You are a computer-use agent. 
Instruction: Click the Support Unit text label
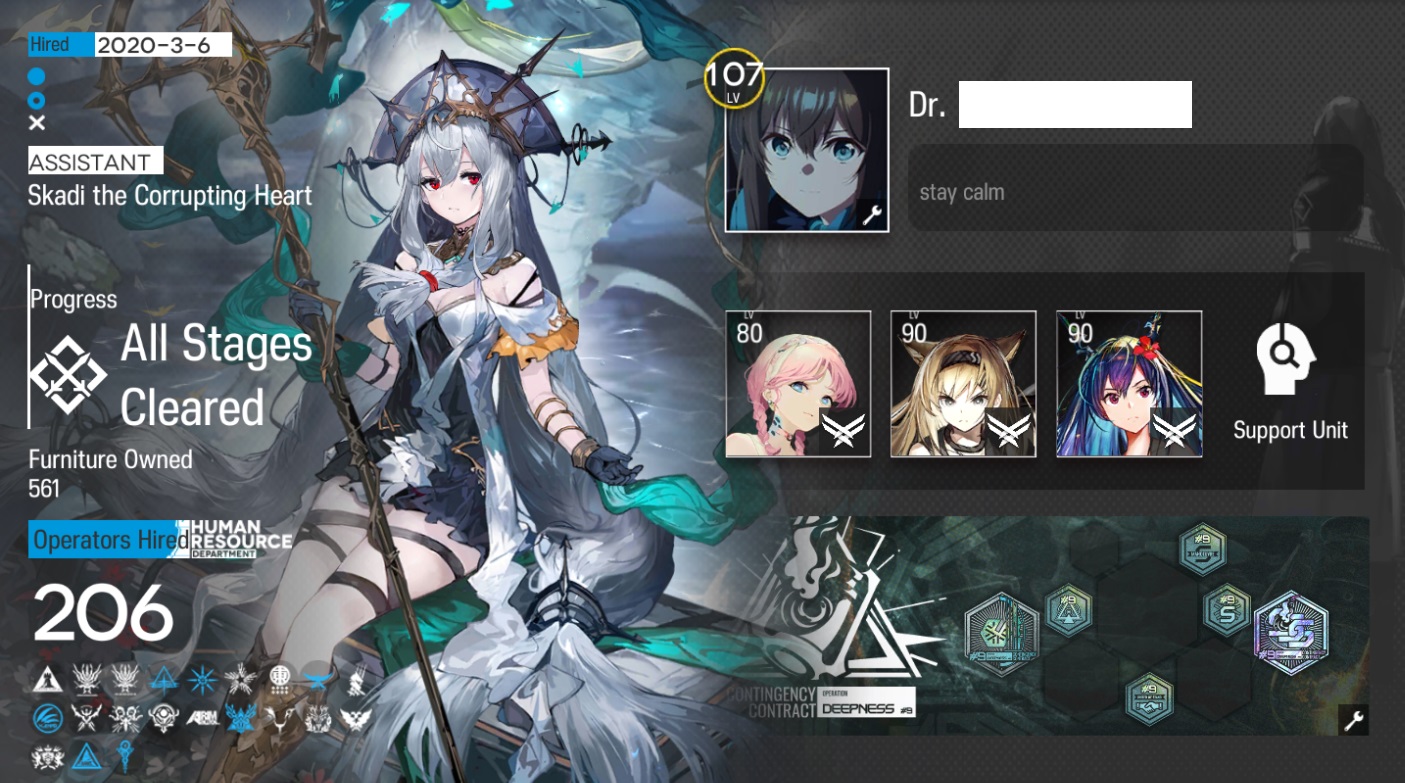point(1289,430)
